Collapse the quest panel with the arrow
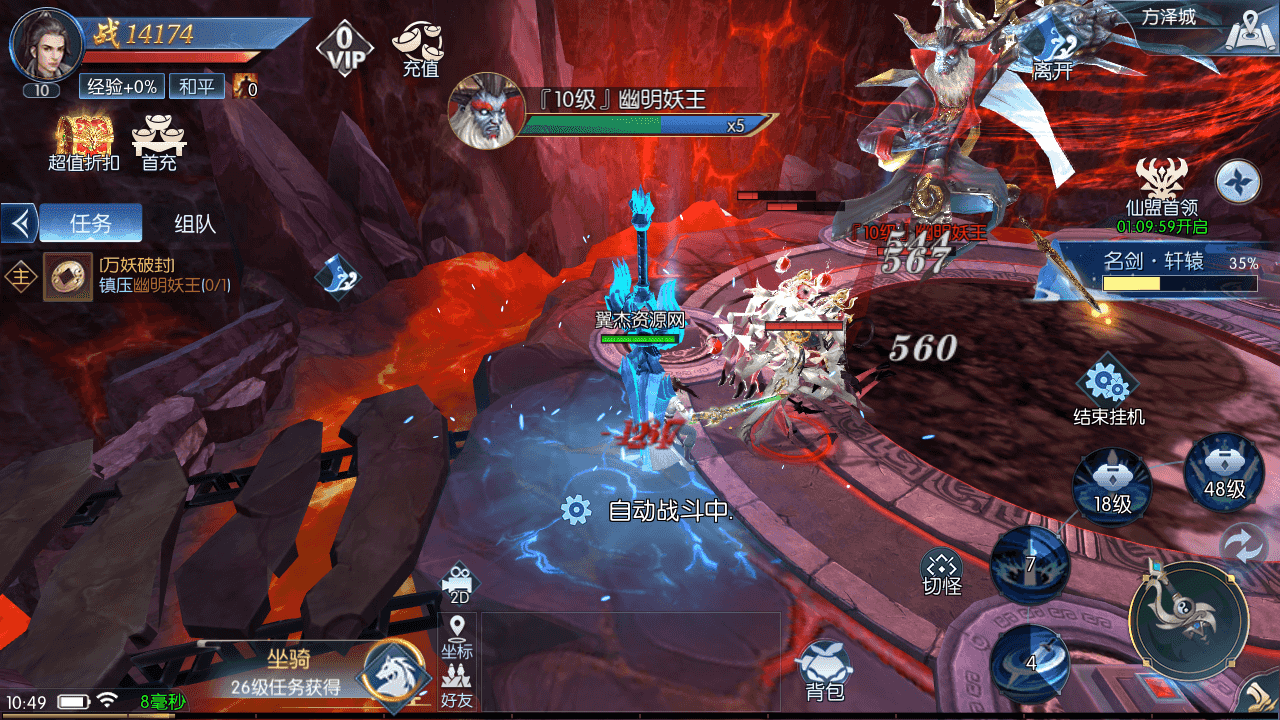The width and height of the screenshot is (1280, 720). click(19, 223)
